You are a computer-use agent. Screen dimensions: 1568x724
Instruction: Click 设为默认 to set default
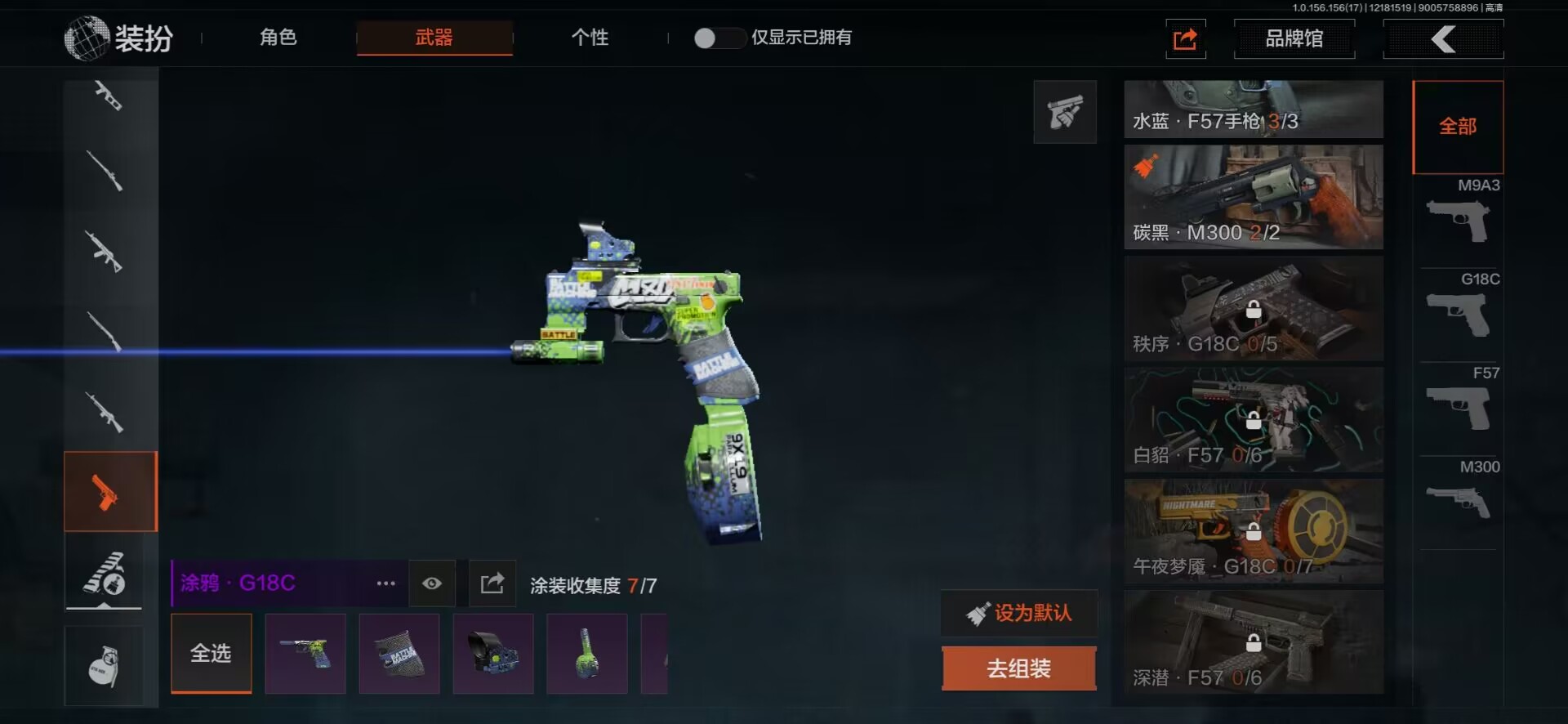tap(1019, 613)
